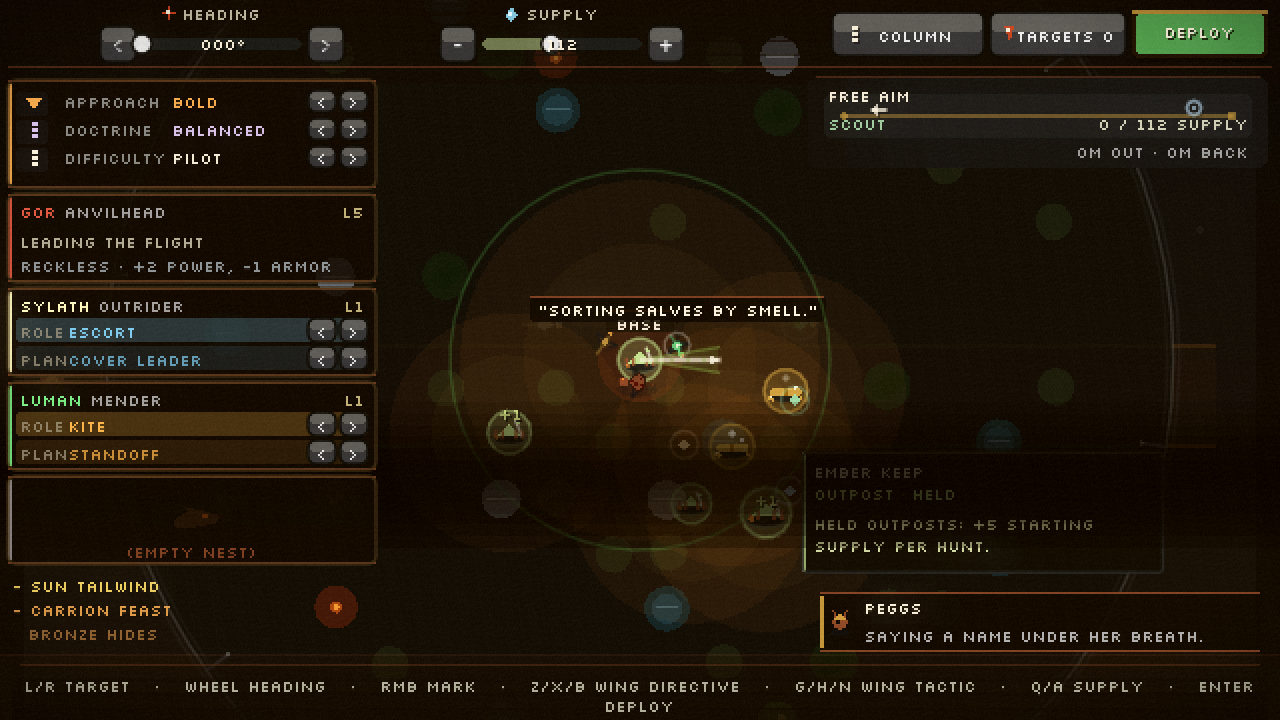Viewport: 1280px width, 720px height.
Task: Click the Free Aim range slider marker
Action: (x=1193, y=108)
